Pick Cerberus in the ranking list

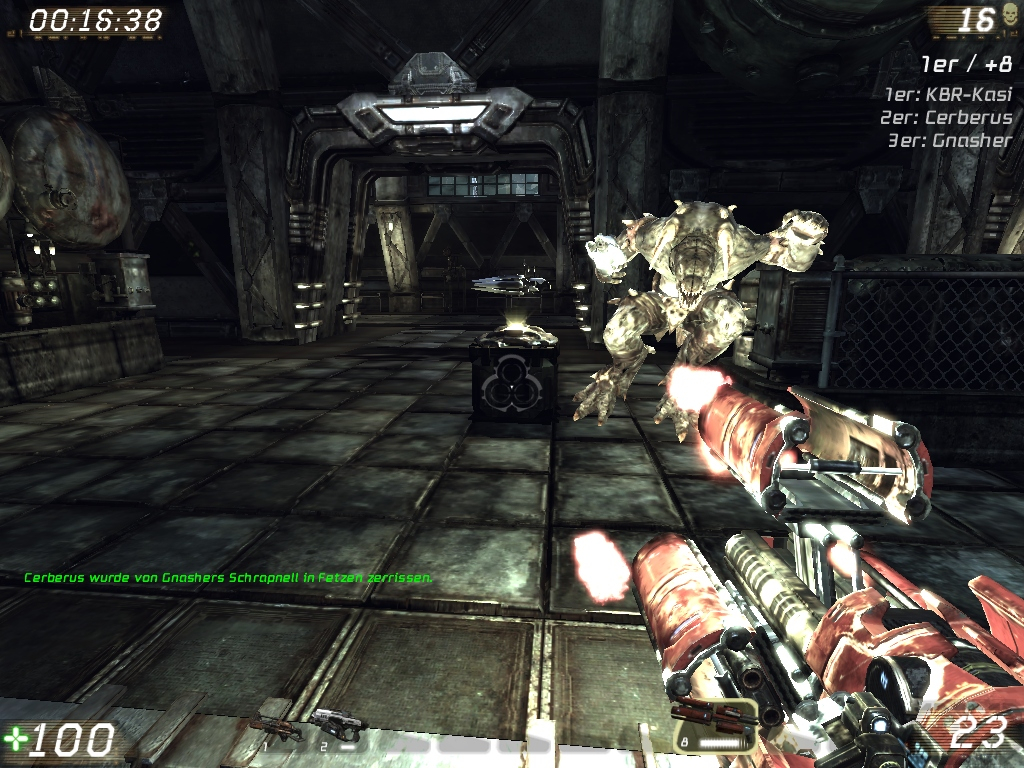click(948, 117)
